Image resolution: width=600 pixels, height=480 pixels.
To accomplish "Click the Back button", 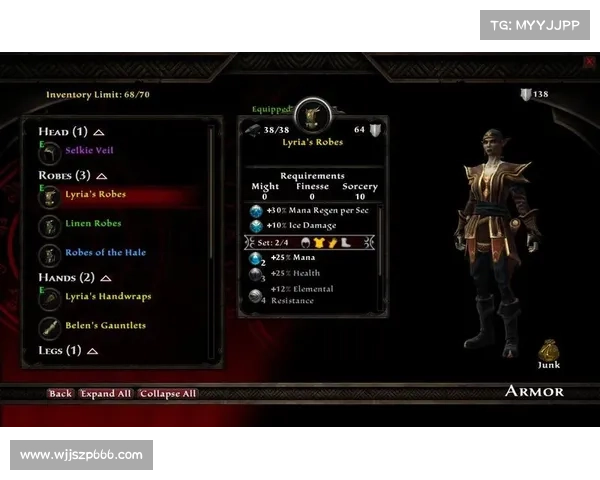I will coord(60,394).
